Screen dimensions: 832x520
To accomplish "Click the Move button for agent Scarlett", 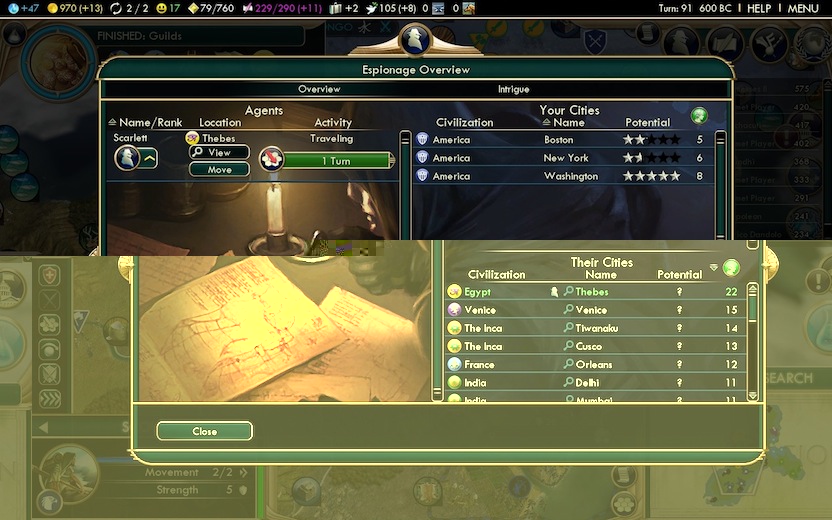I will [219, 170].
